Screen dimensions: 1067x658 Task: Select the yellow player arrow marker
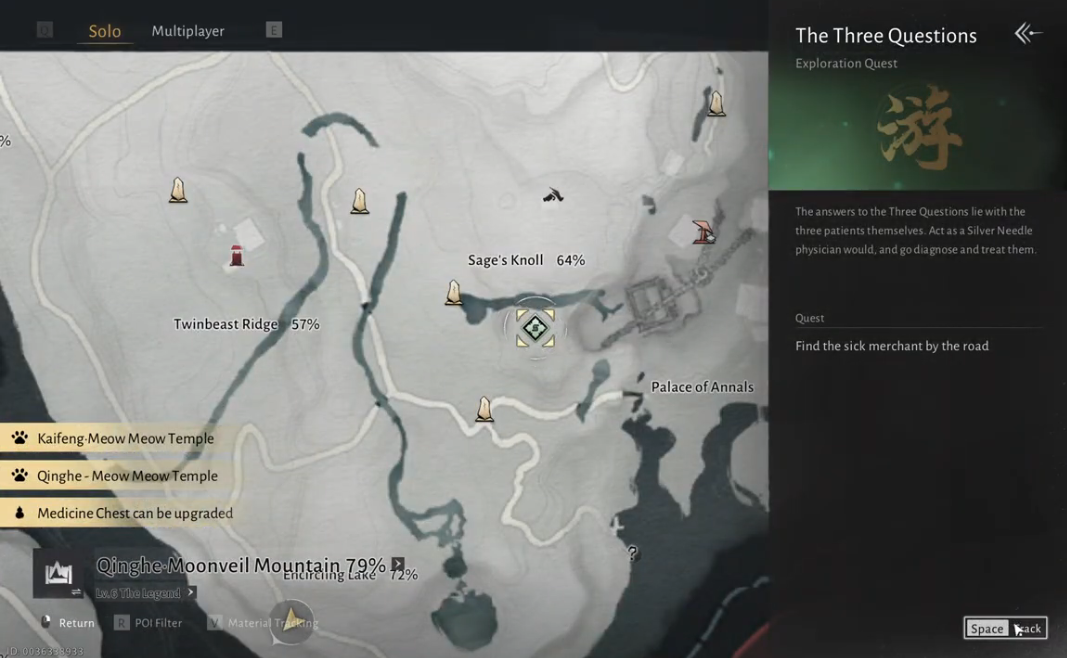tap(291, 618)
